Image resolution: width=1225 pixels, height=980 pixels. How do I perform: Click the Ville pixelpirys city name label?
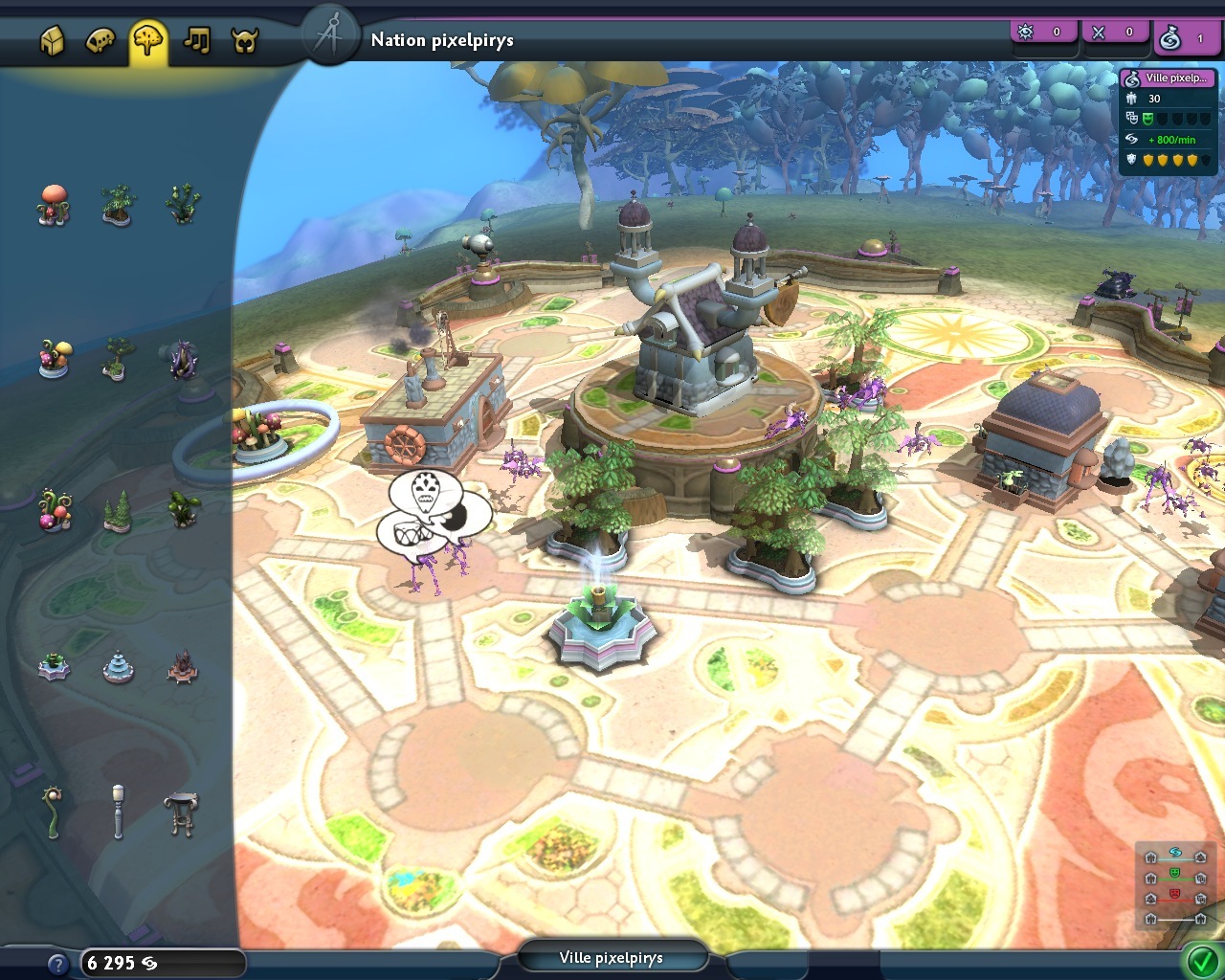coord(612,958)
